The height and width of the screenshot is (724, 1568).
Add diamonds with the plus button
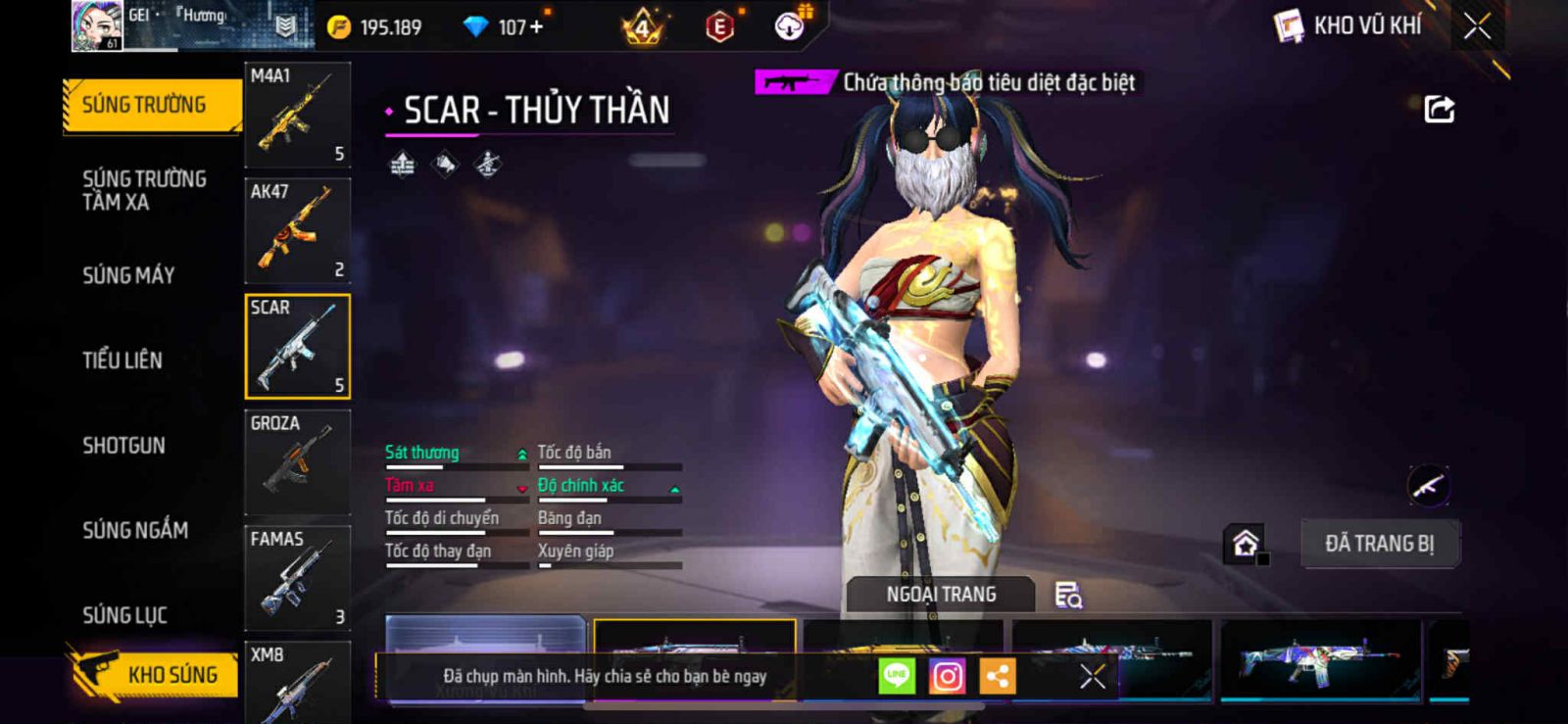click(536, 27)
